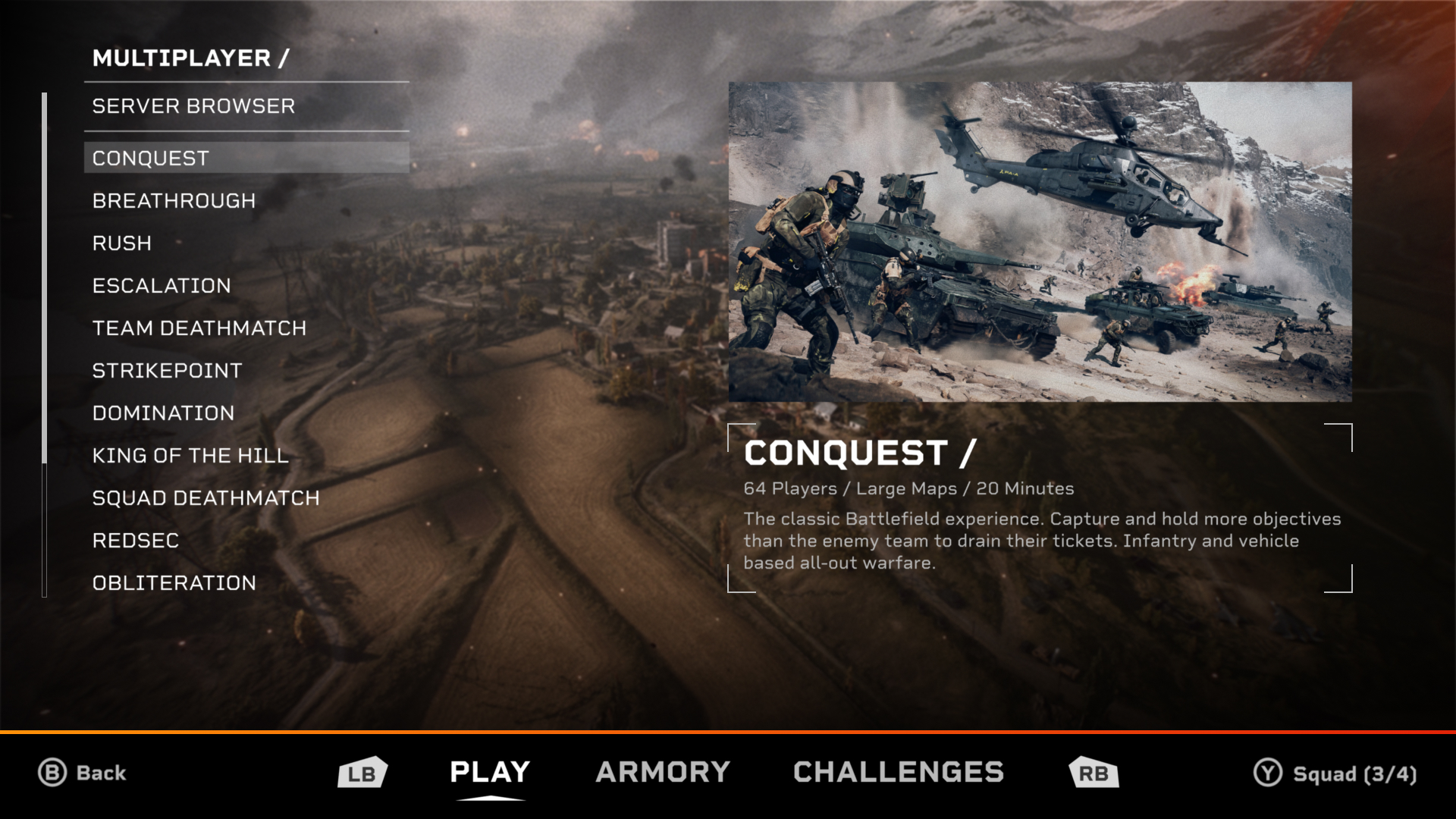Select Escalation from the mode list
Screen dimensions: 1456x819
[x=162, y=286]
